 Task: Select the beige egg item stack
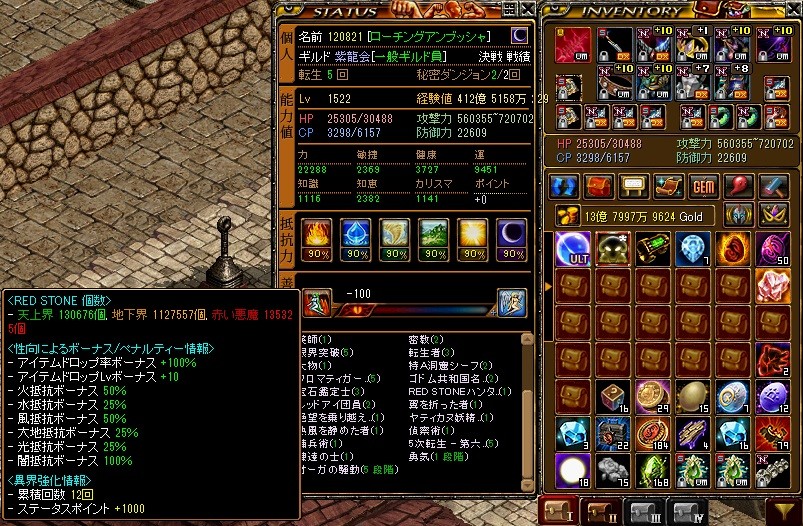(x=694, y=395)
